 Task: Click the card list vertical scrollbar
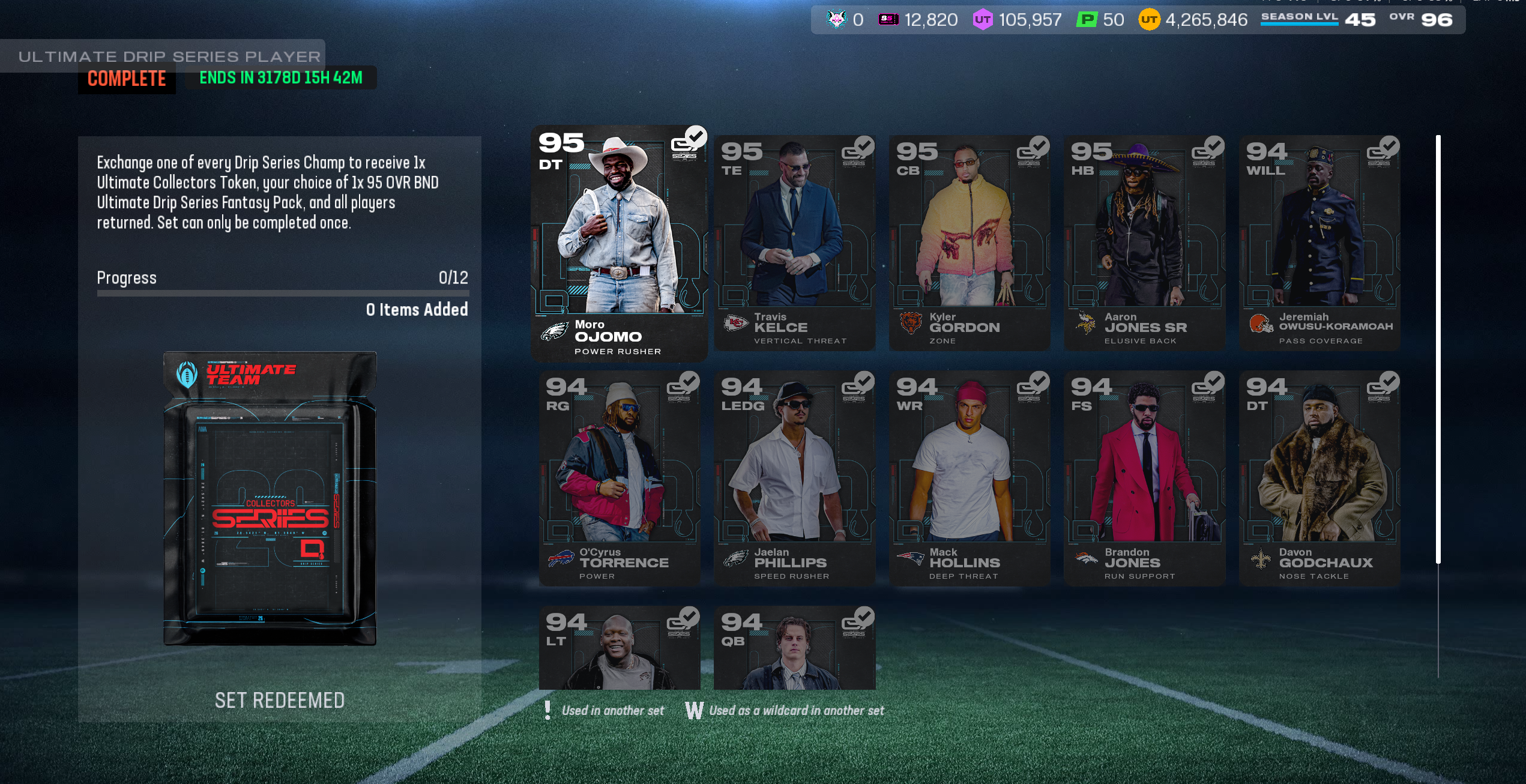tap(1438, 348)
